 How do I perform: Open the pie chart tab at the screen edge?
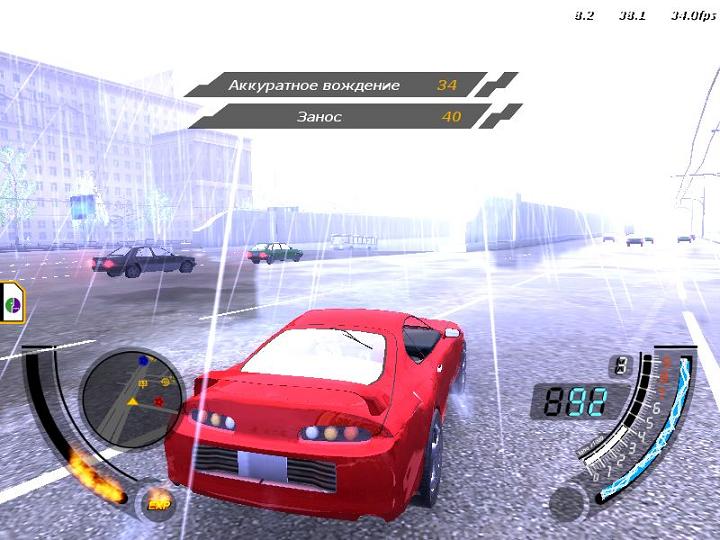[13, 302]
